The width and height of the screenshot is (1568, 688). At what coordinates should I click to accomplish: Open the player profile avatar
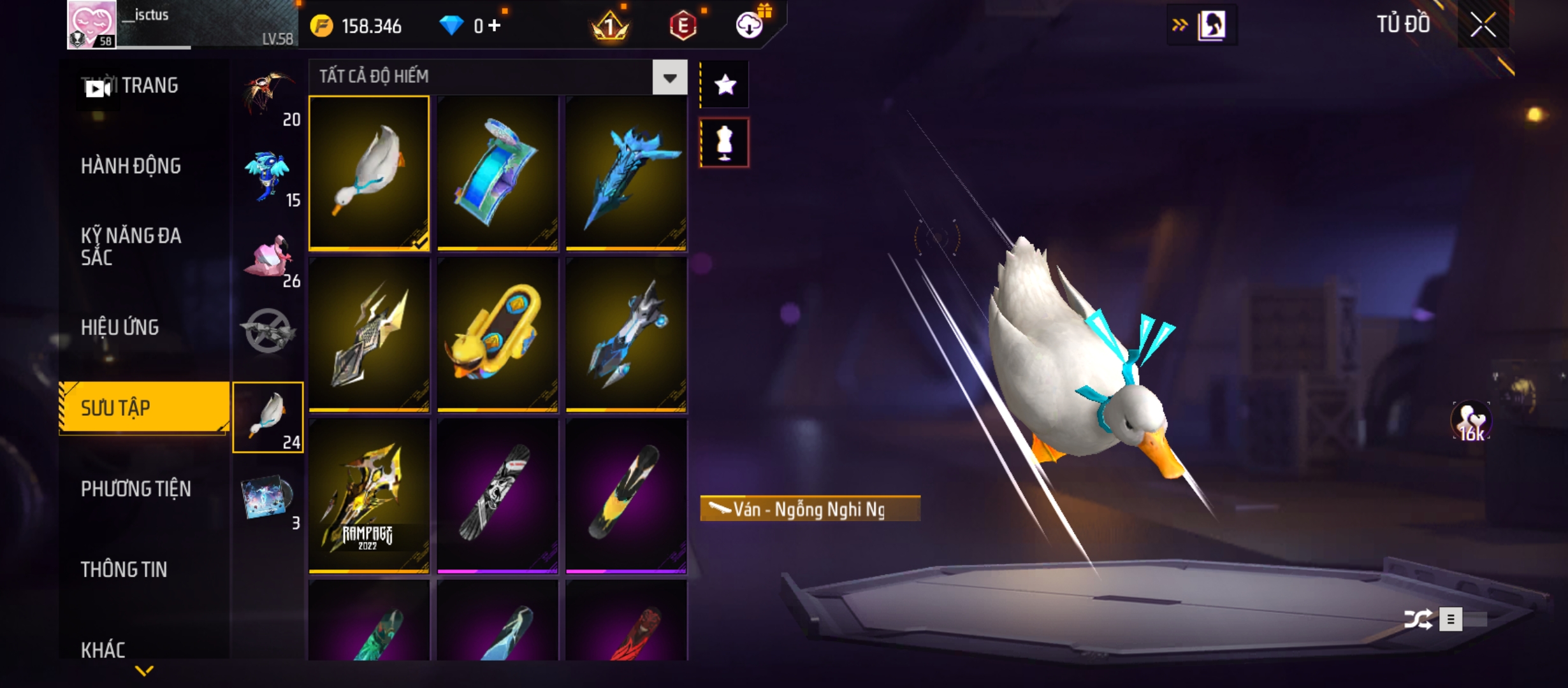point(92,25)
